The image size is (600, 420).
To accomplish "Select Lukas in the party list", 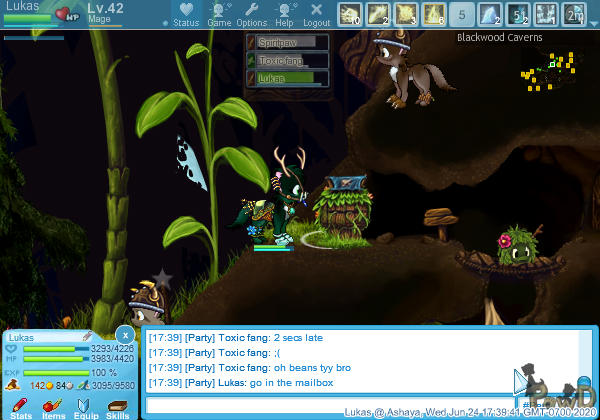I will [288, 78].
